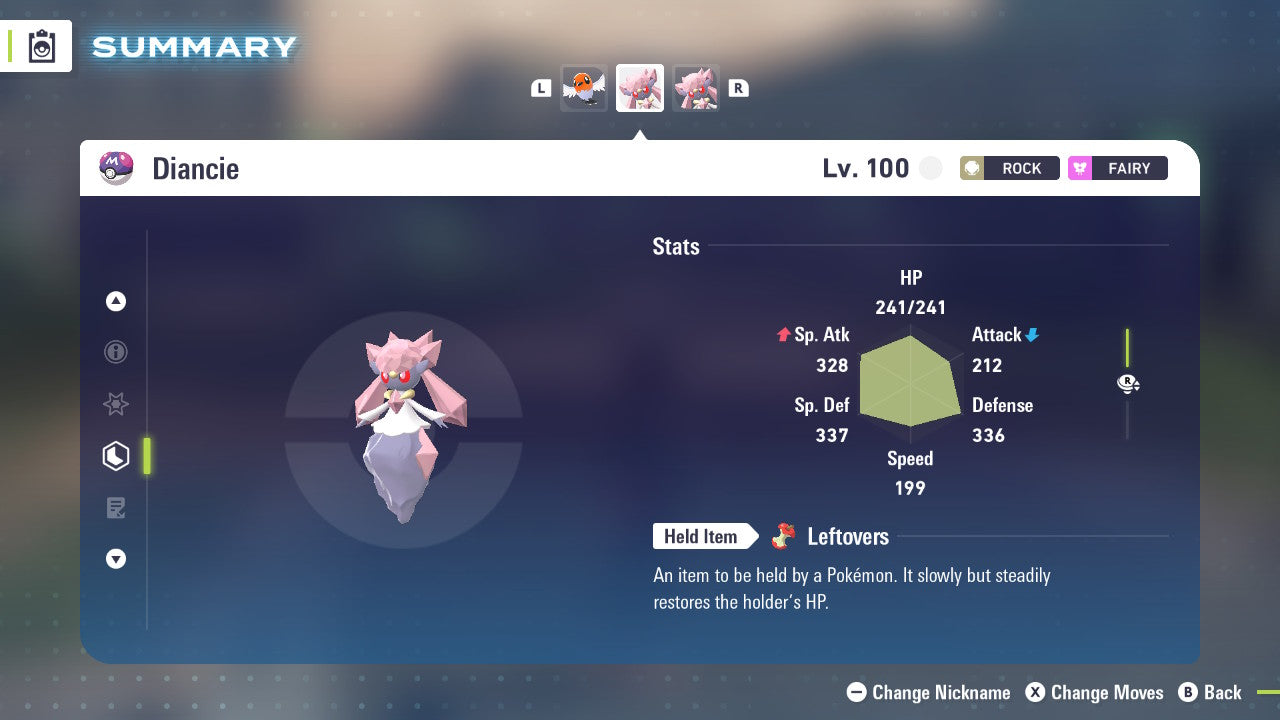Screen dimensions: 1280x720
Task: Click the Master Ball icon beside Diancie's name
Action: (x=114, y=168)
